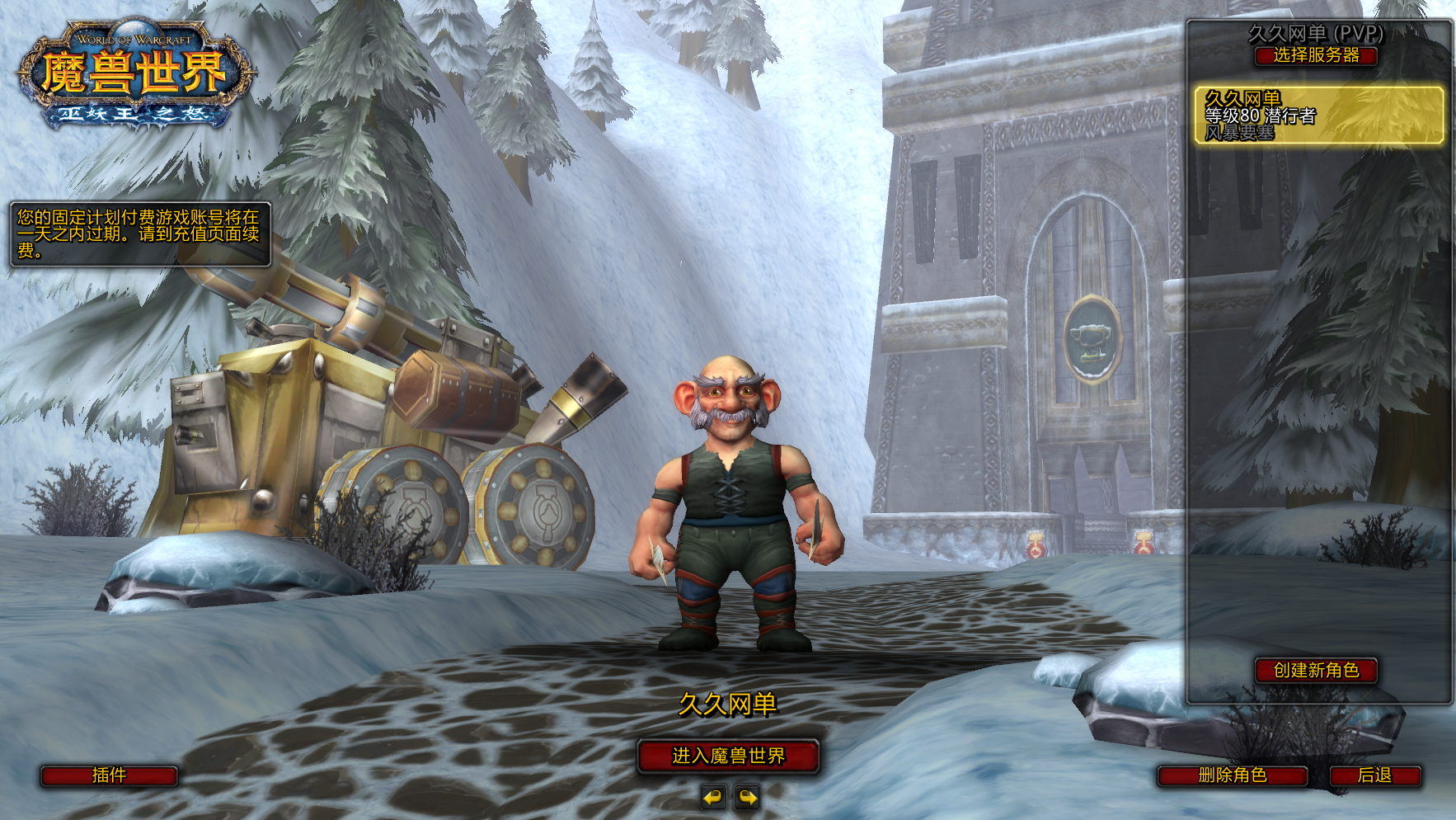
Task: Select the 久久网单 level 80 rogue character row
Action: pos(1318,115)
